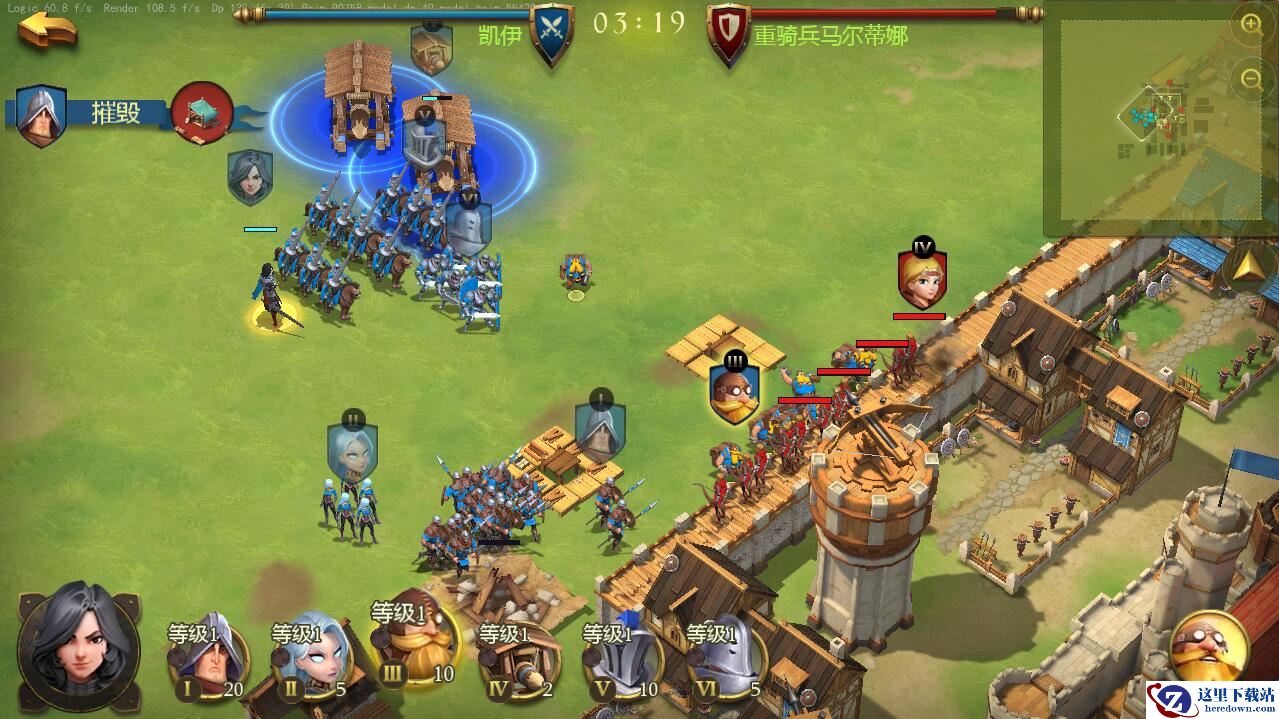Select squad I hooded marker on battlefield
Screen dimensions: 1279x719
click(600, 428)
